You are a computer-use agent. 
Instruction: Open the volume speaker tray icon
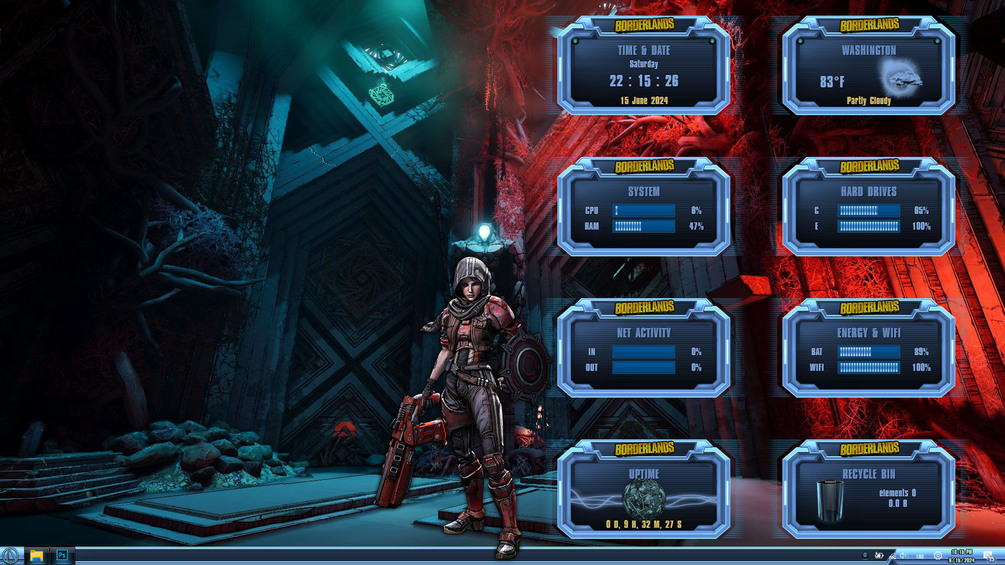click(x=902, y=556)
